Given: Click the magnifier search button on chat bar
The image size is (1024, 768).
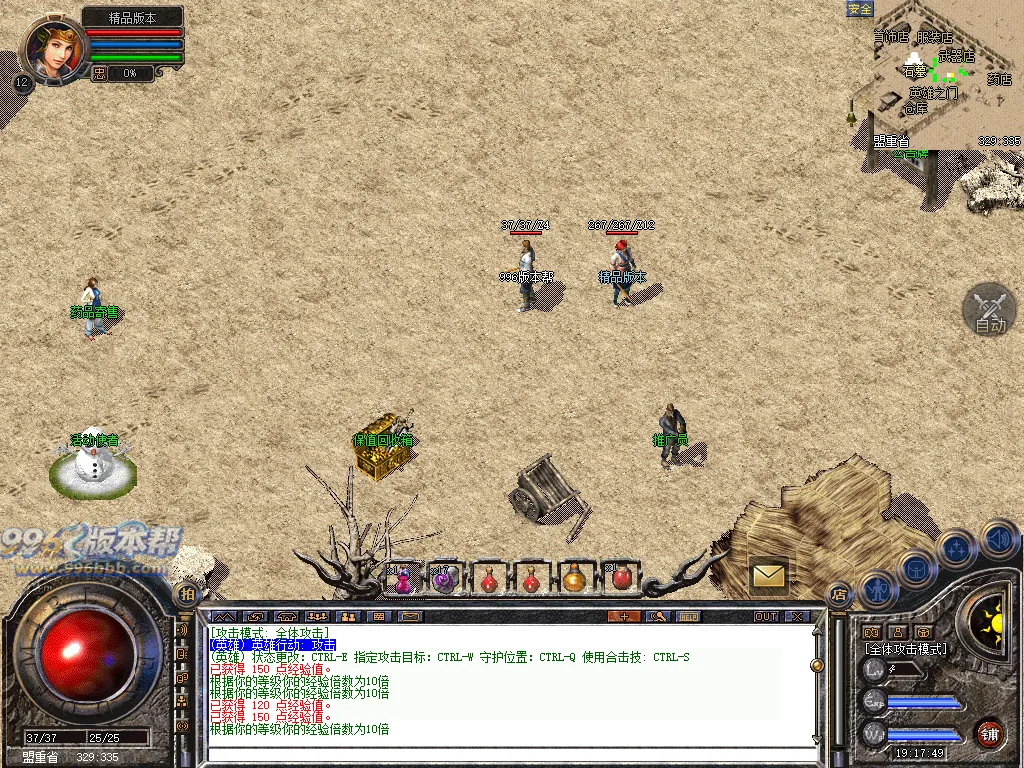Looking at the screenshot, I should [x=657, y=616].
